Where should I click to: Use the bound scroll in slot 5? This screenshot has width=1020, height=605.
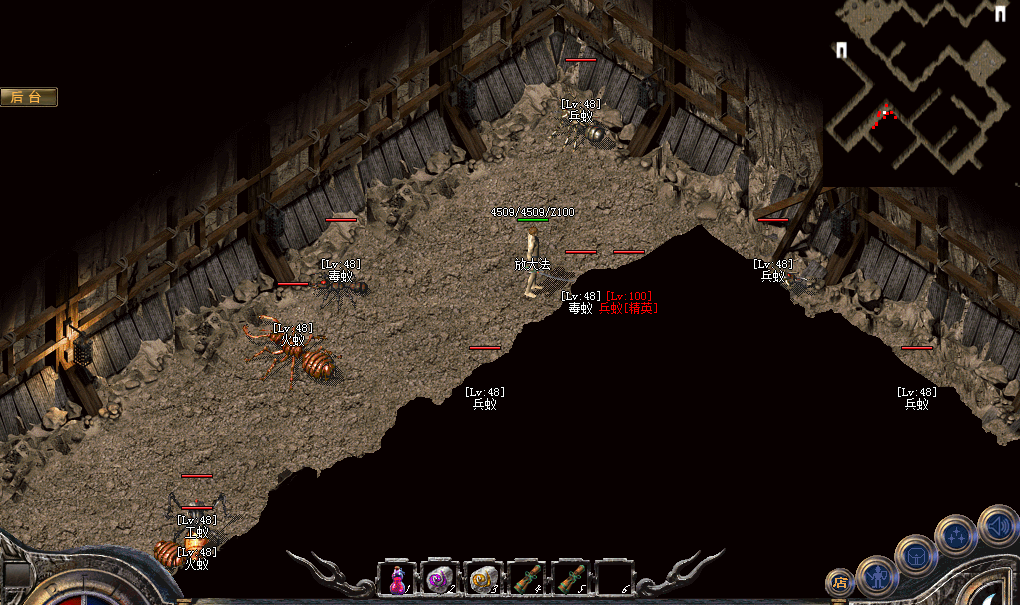tap(571, 578)
